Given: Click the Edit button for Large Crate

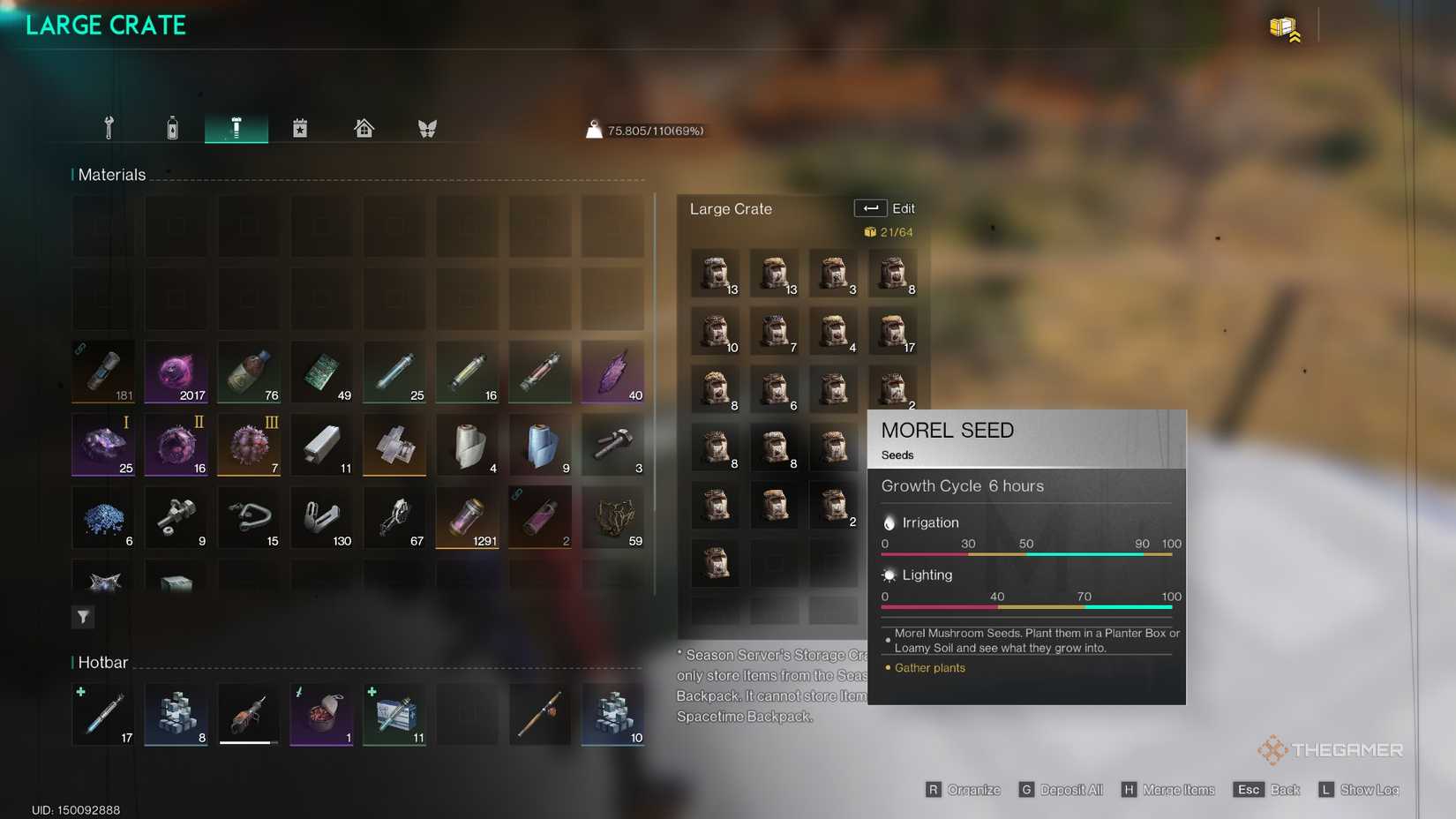Looking at the screenshot, I should coord(885,208).
